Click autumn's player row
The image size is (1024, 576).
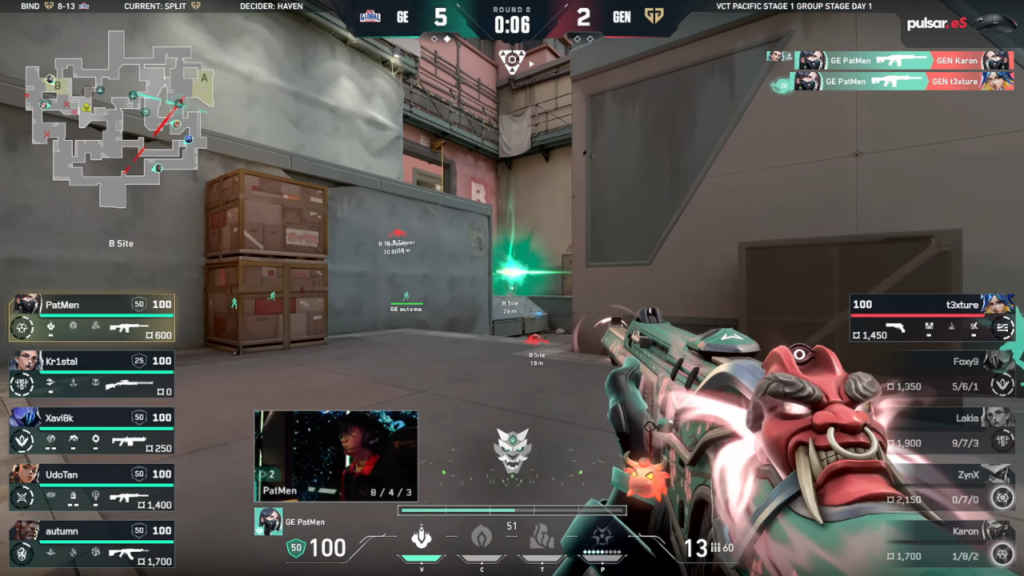pyautogui.click(x=92, y=542)
